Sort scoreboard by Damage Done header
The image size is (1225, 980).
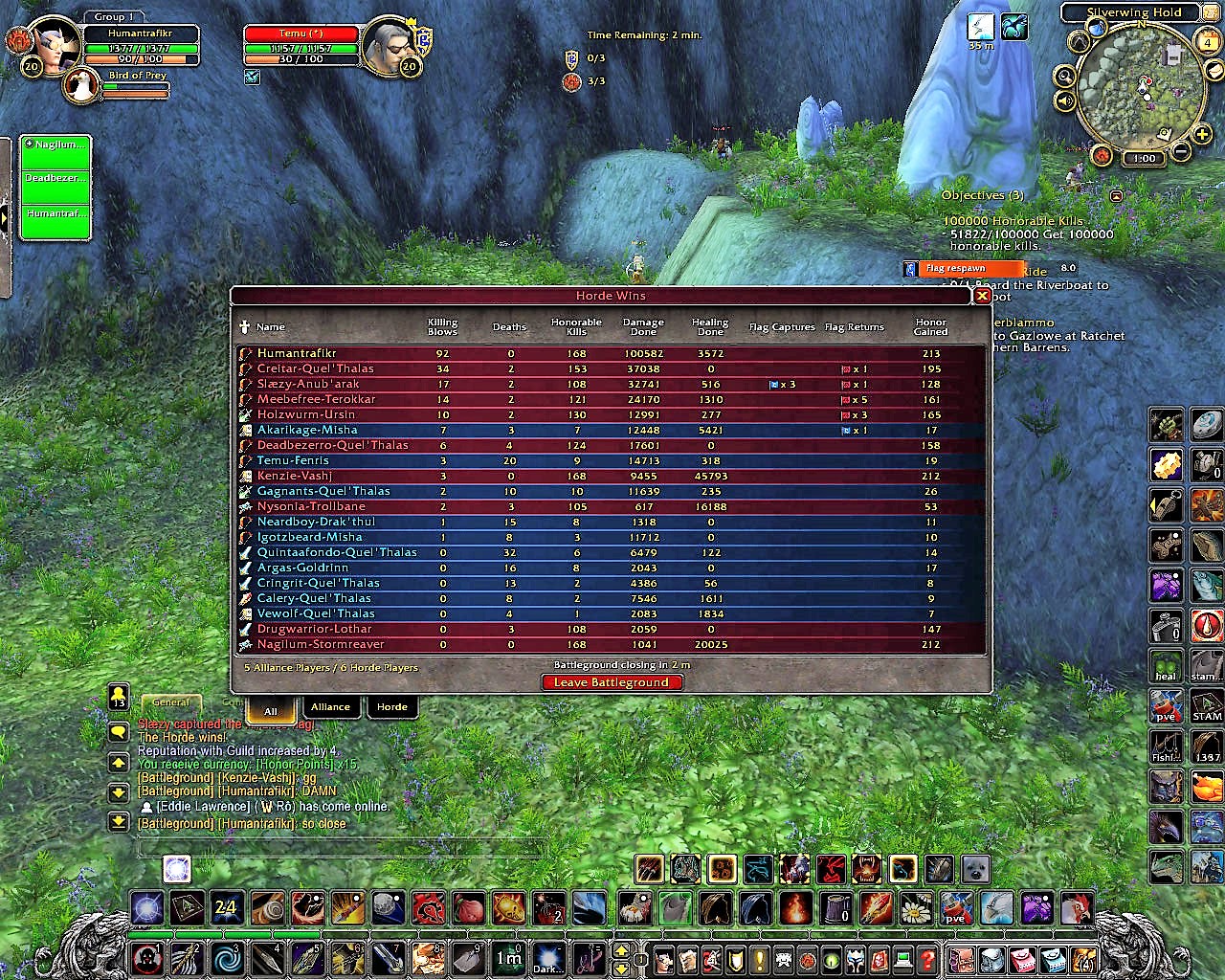pos(643,327)
